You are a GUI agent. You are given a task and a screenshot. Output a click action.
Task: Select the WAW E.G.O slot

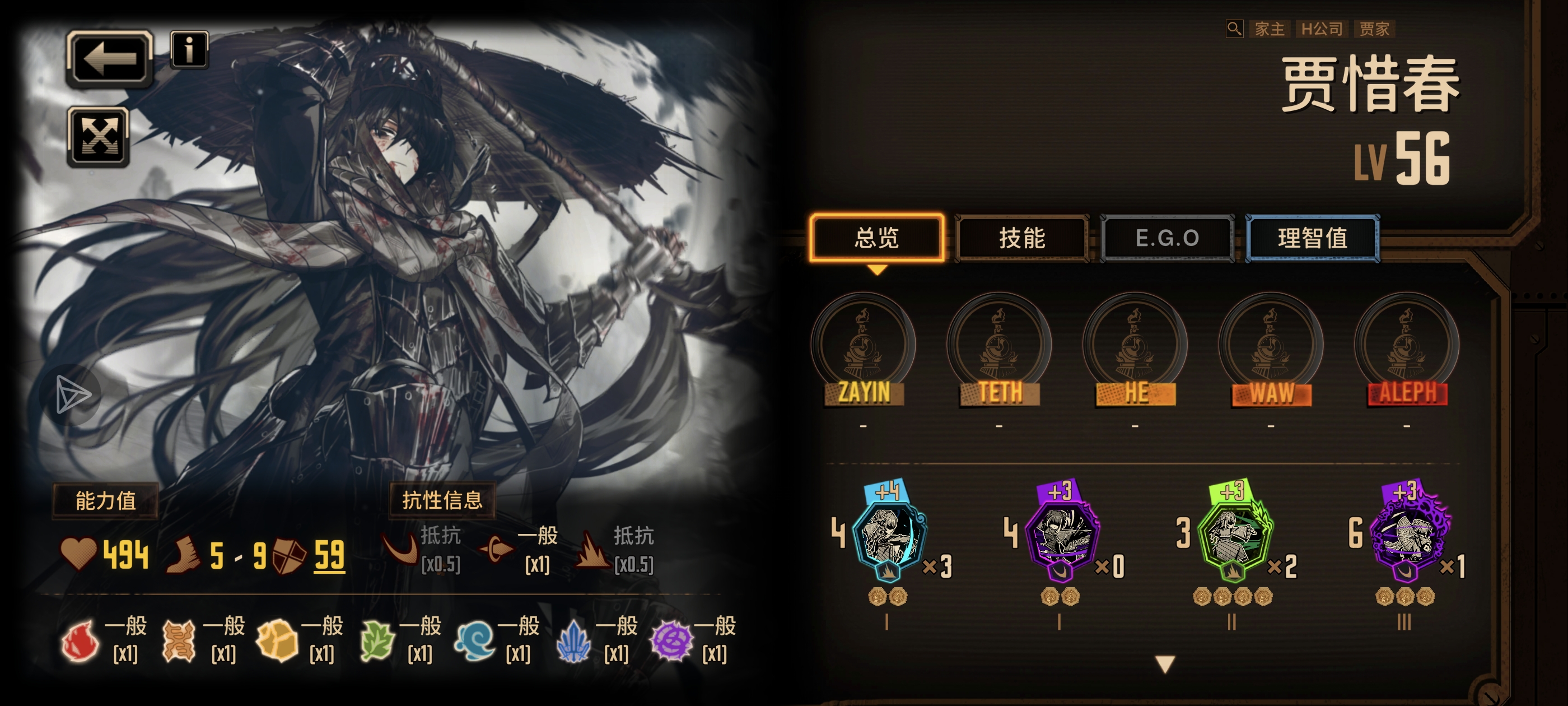1271,347
